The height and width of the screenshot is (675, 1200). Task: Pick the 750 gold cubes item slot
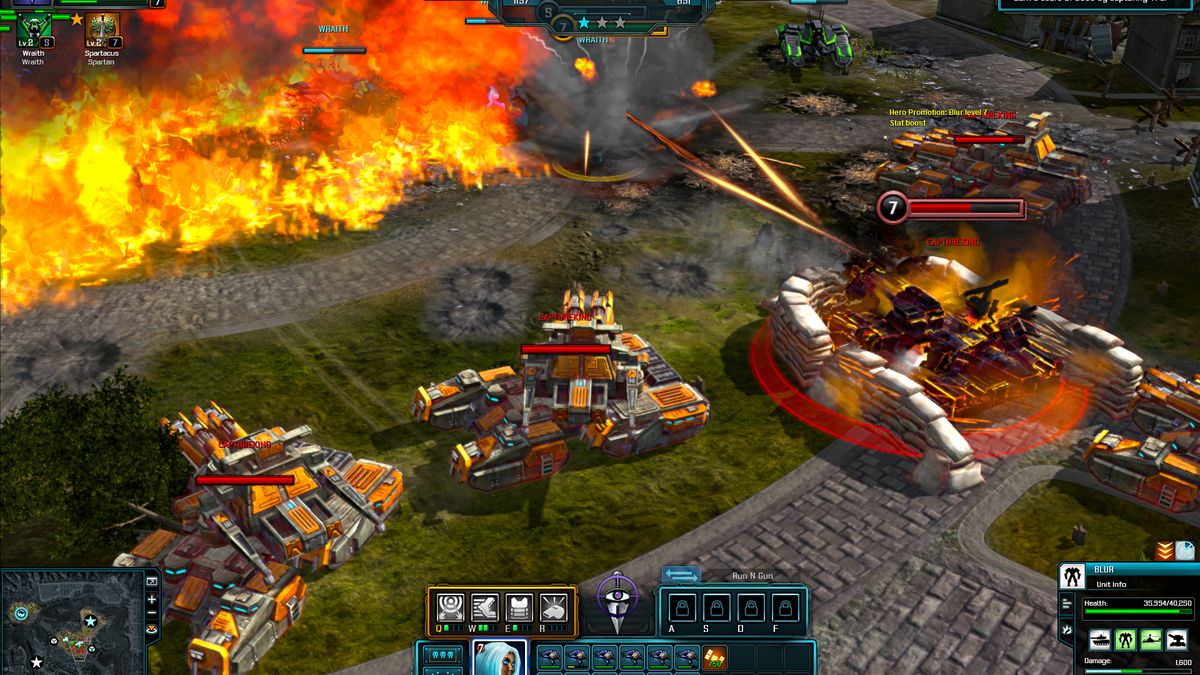click(715, 657)
